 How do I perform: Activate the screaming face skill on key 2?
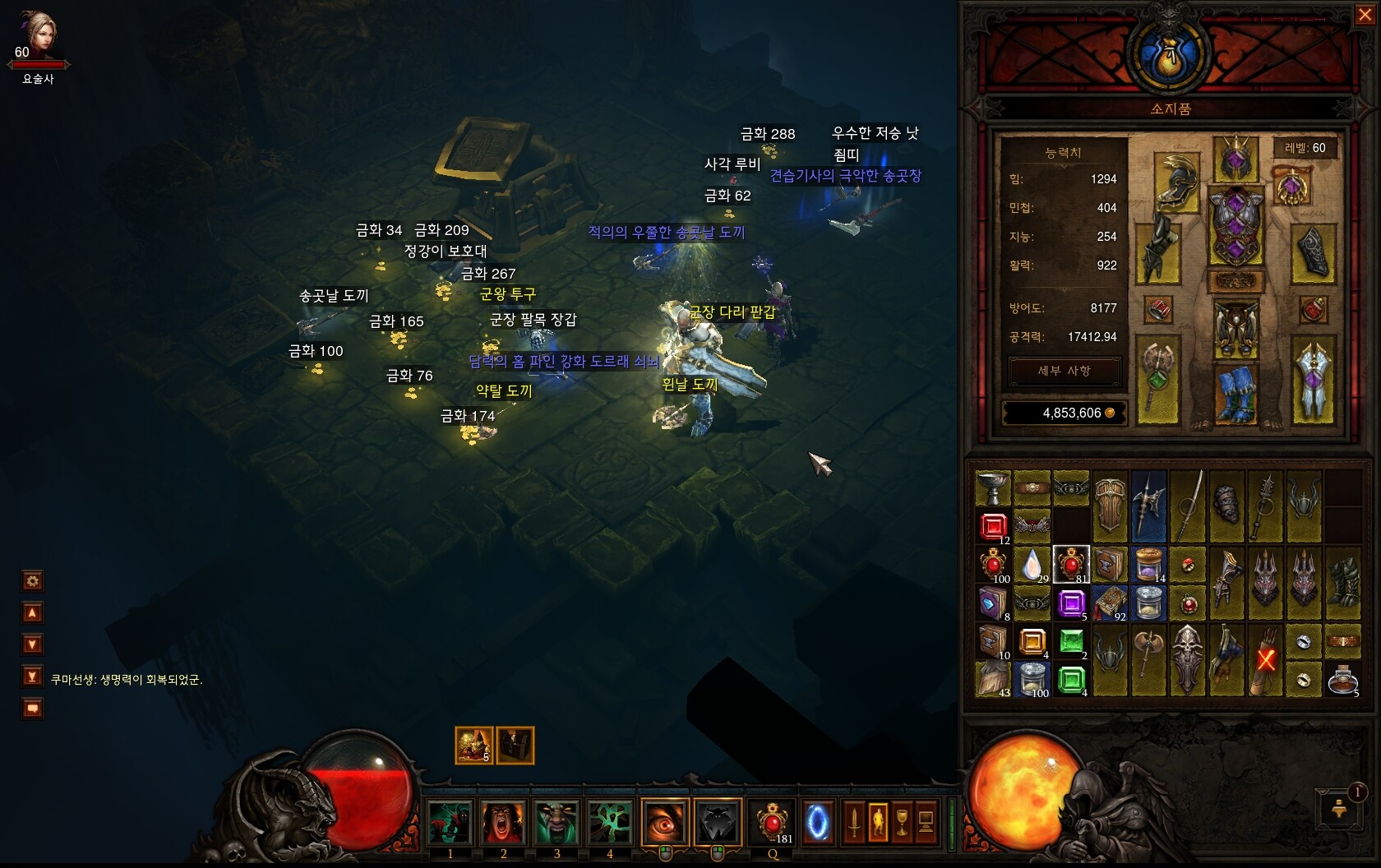[503, 822]
